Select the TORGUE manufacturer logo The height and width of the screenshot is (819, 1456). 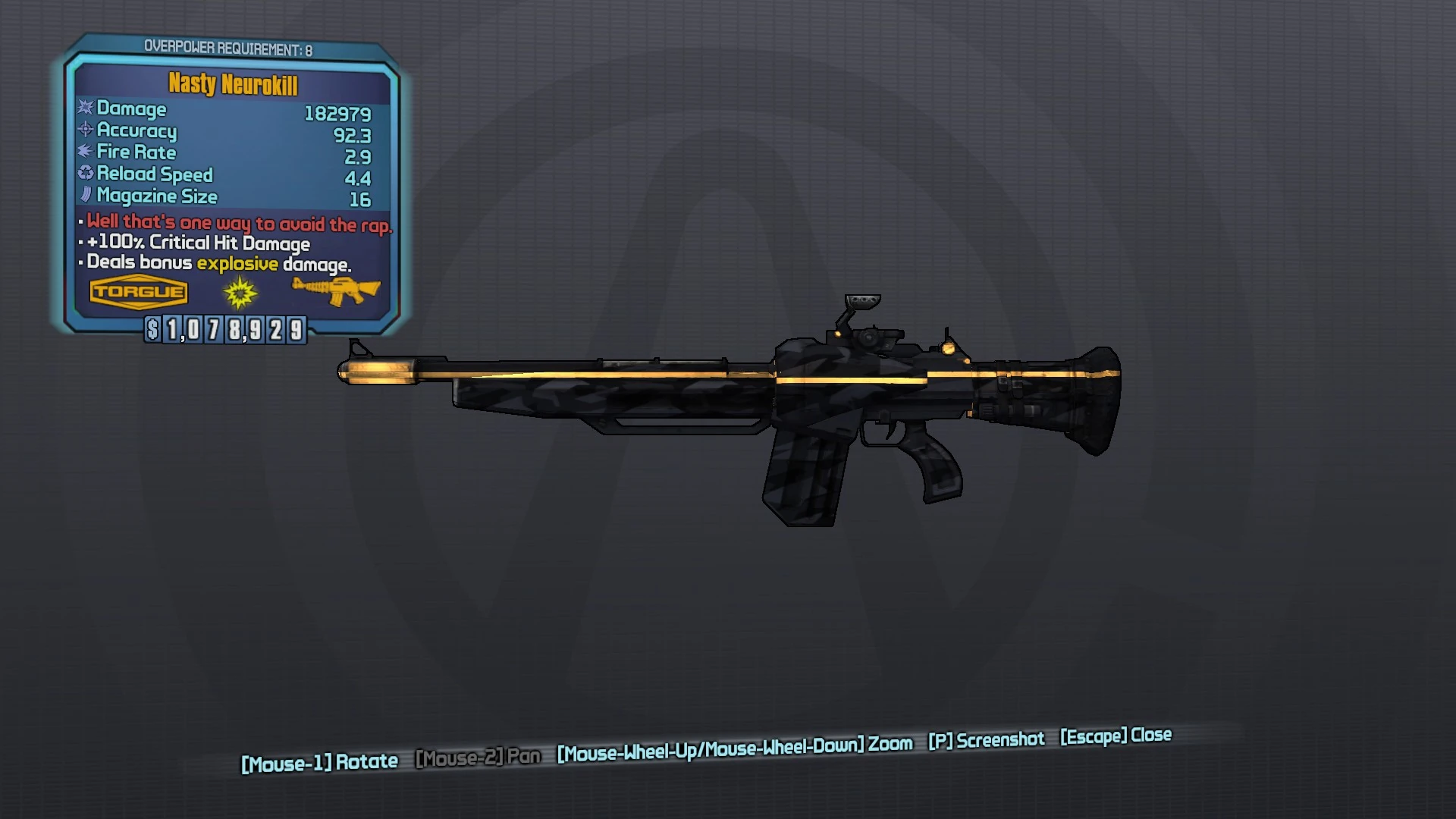coord(140,291)
